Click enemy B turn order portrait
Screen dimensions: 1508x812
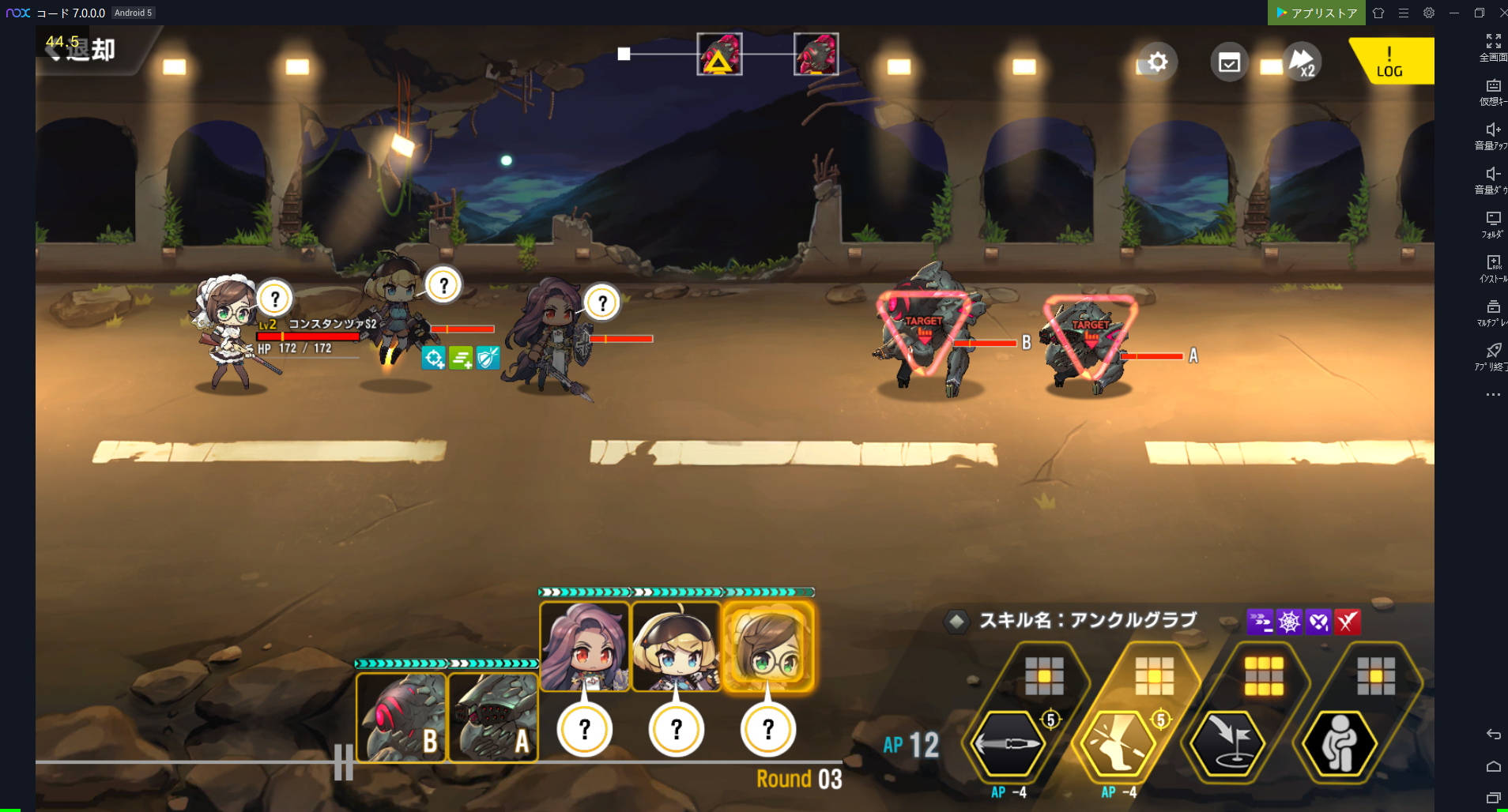402,717
